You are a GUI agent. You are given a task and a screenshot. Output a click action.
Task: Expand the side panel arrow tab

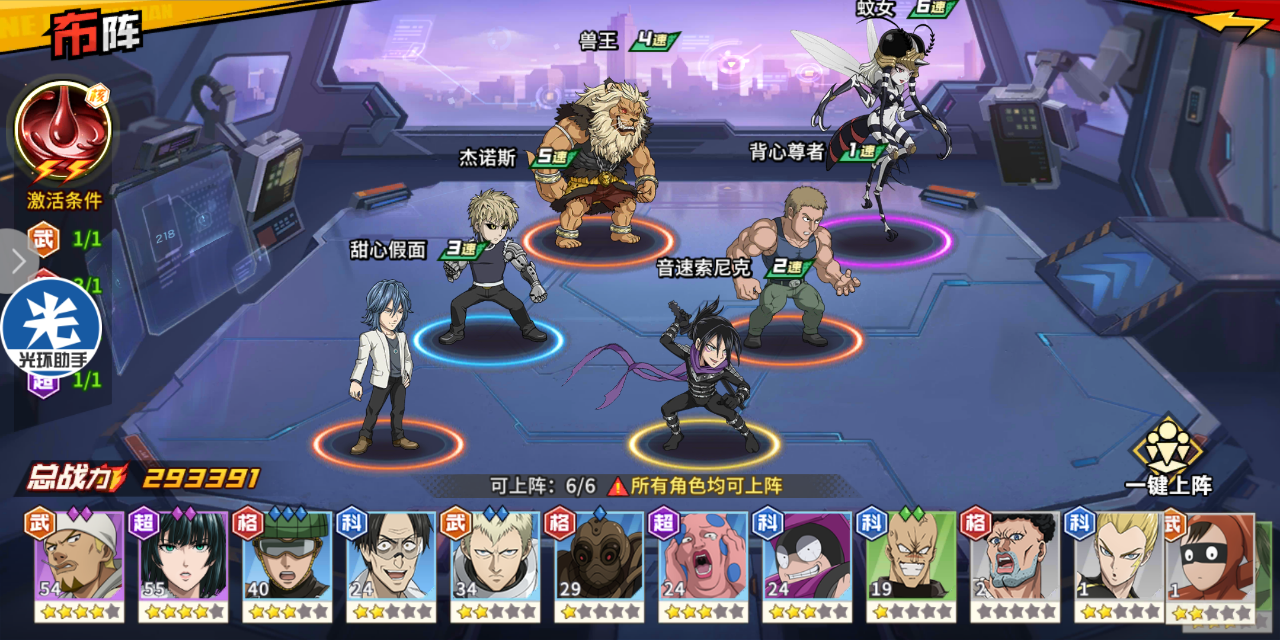click(17, 262)
